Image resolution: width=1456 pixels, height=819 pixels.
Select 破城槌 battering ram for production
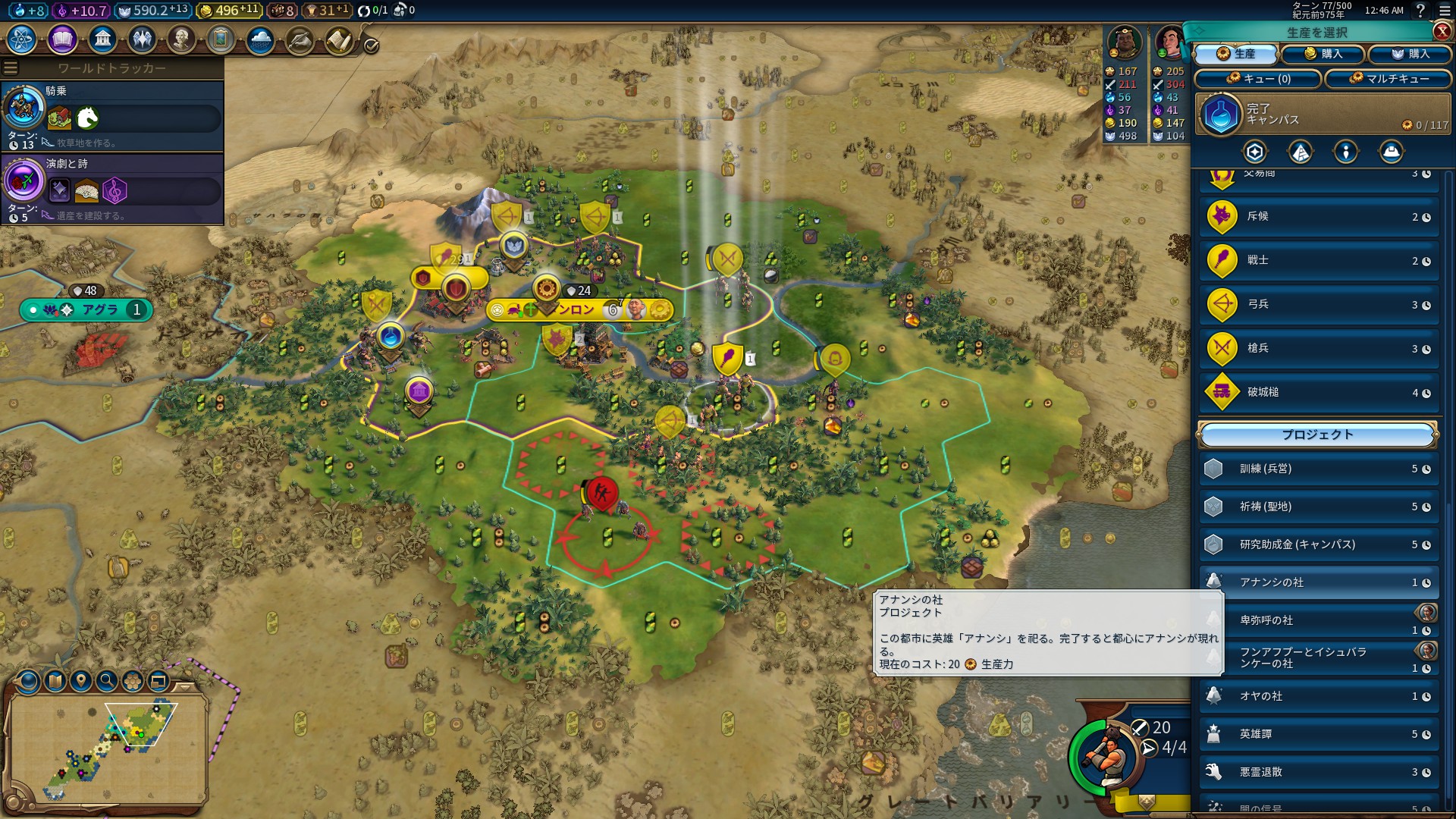[1319, 393]
